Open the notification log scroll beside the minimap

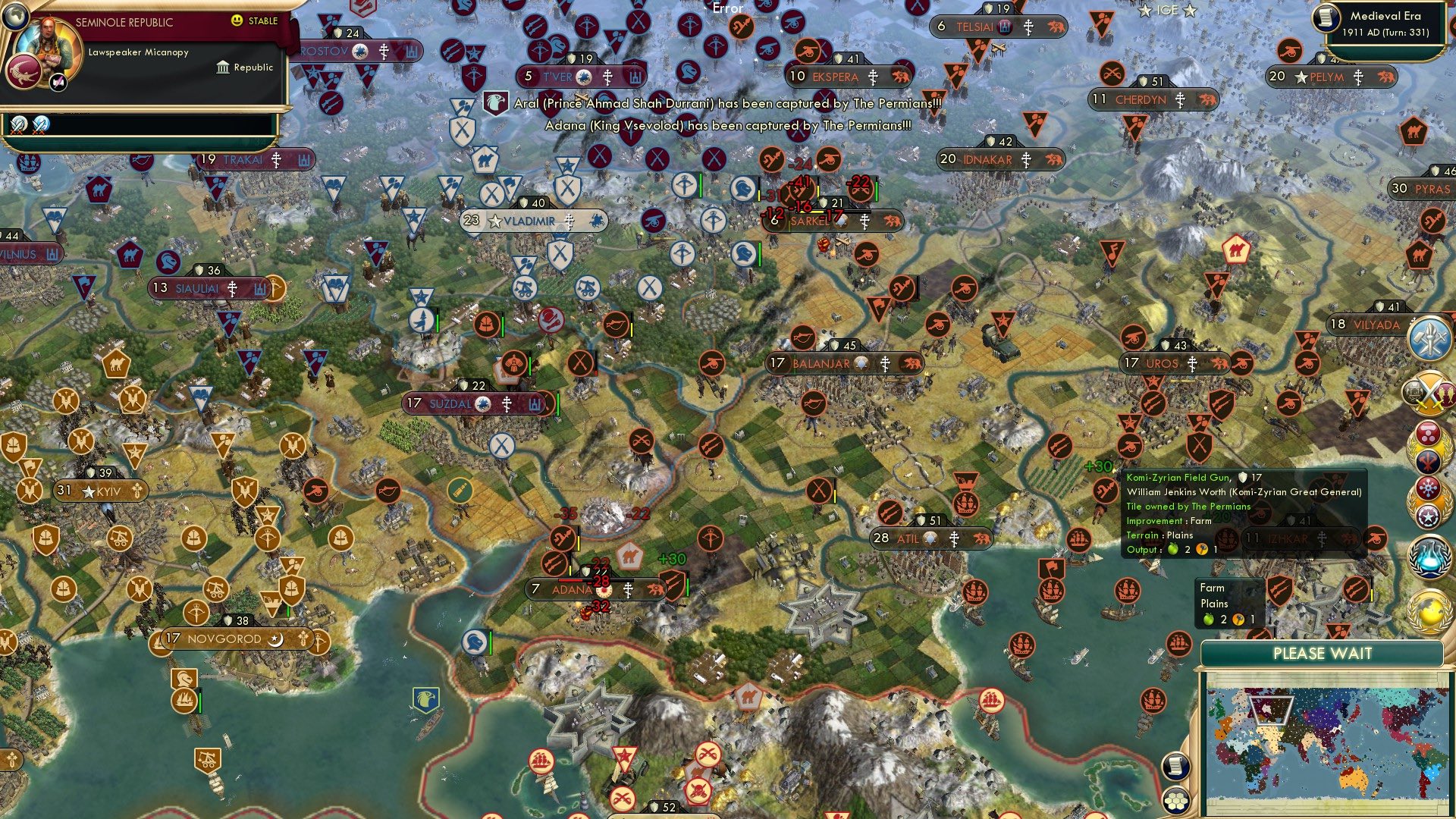point(1176,767)
